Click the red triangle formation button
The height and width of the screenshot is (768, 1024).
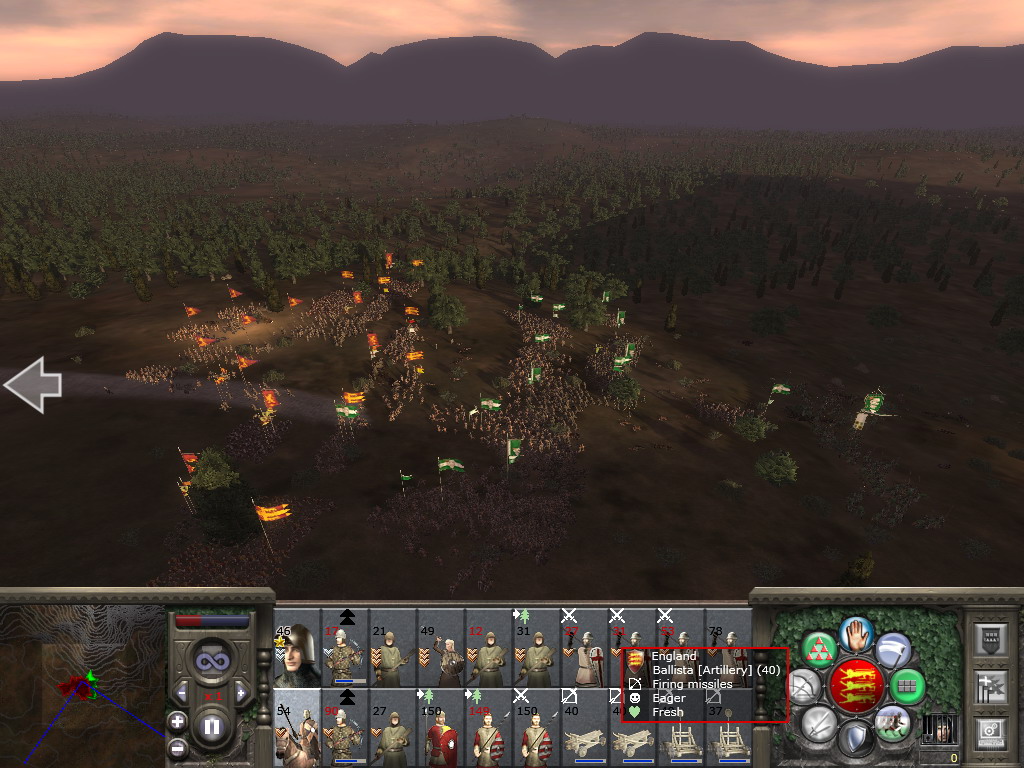819,651
